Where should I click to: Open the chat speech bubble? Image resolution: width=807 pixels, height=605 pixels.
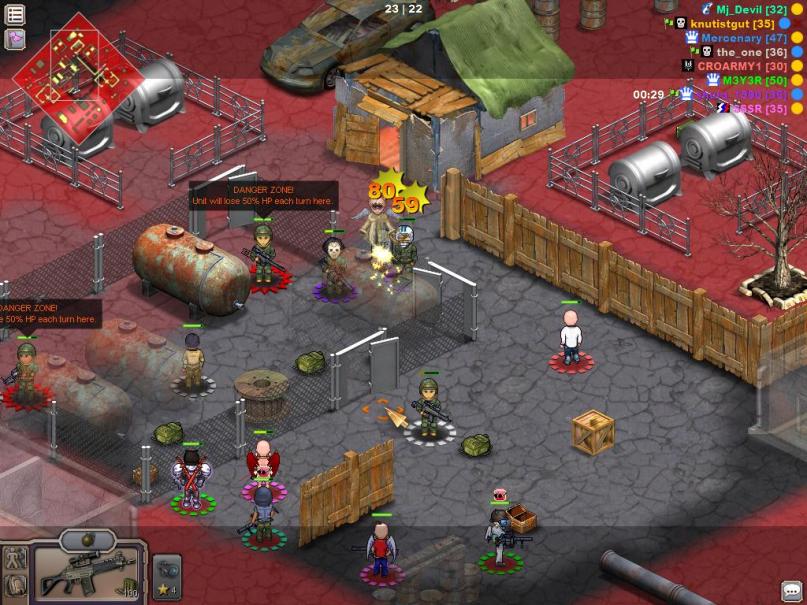pyautogui.click(x=791, y=591)
